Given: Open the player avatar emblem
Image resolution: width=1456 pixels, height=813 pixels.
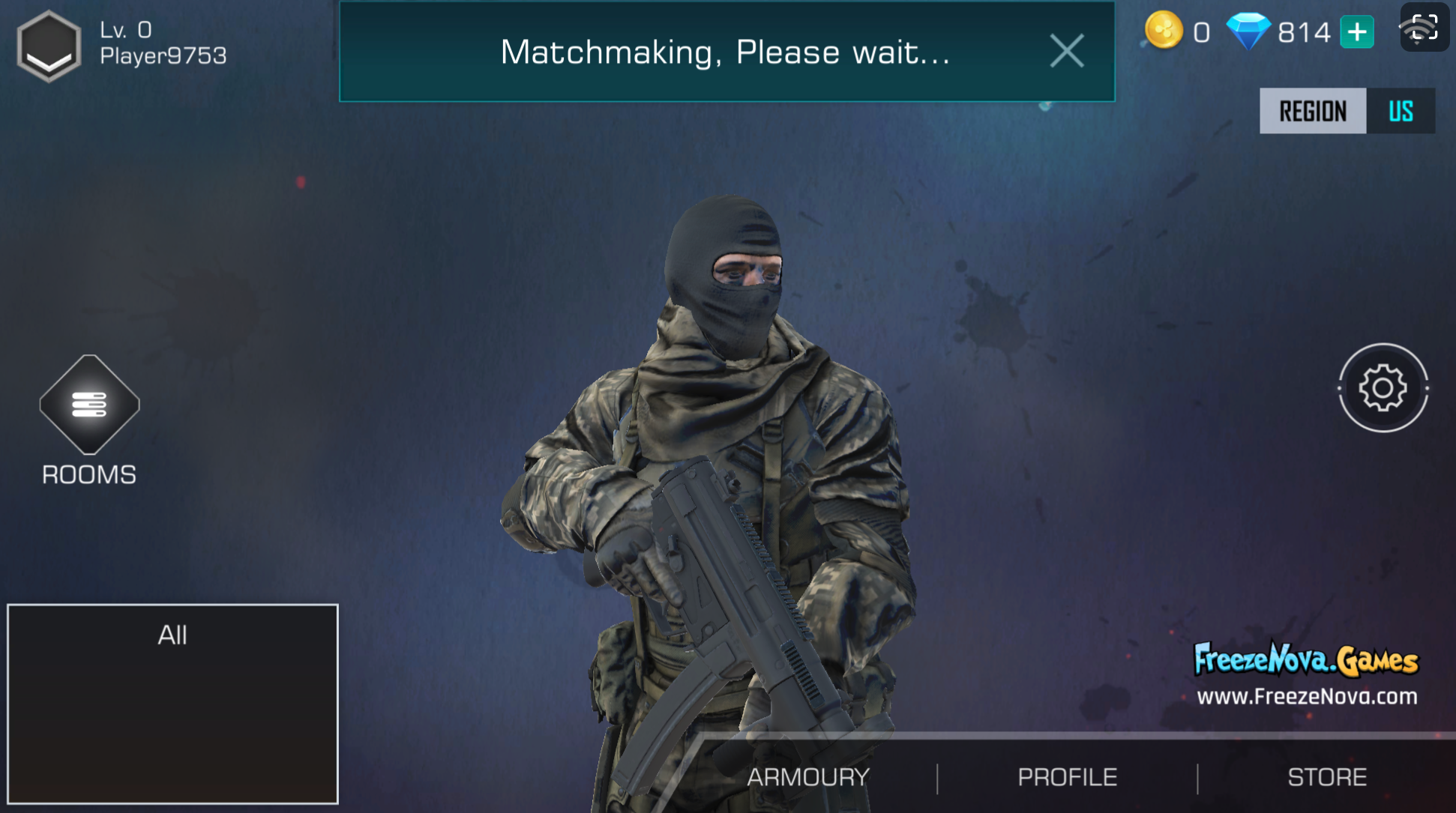Looking at the screenshot, I should pos(48,46).
